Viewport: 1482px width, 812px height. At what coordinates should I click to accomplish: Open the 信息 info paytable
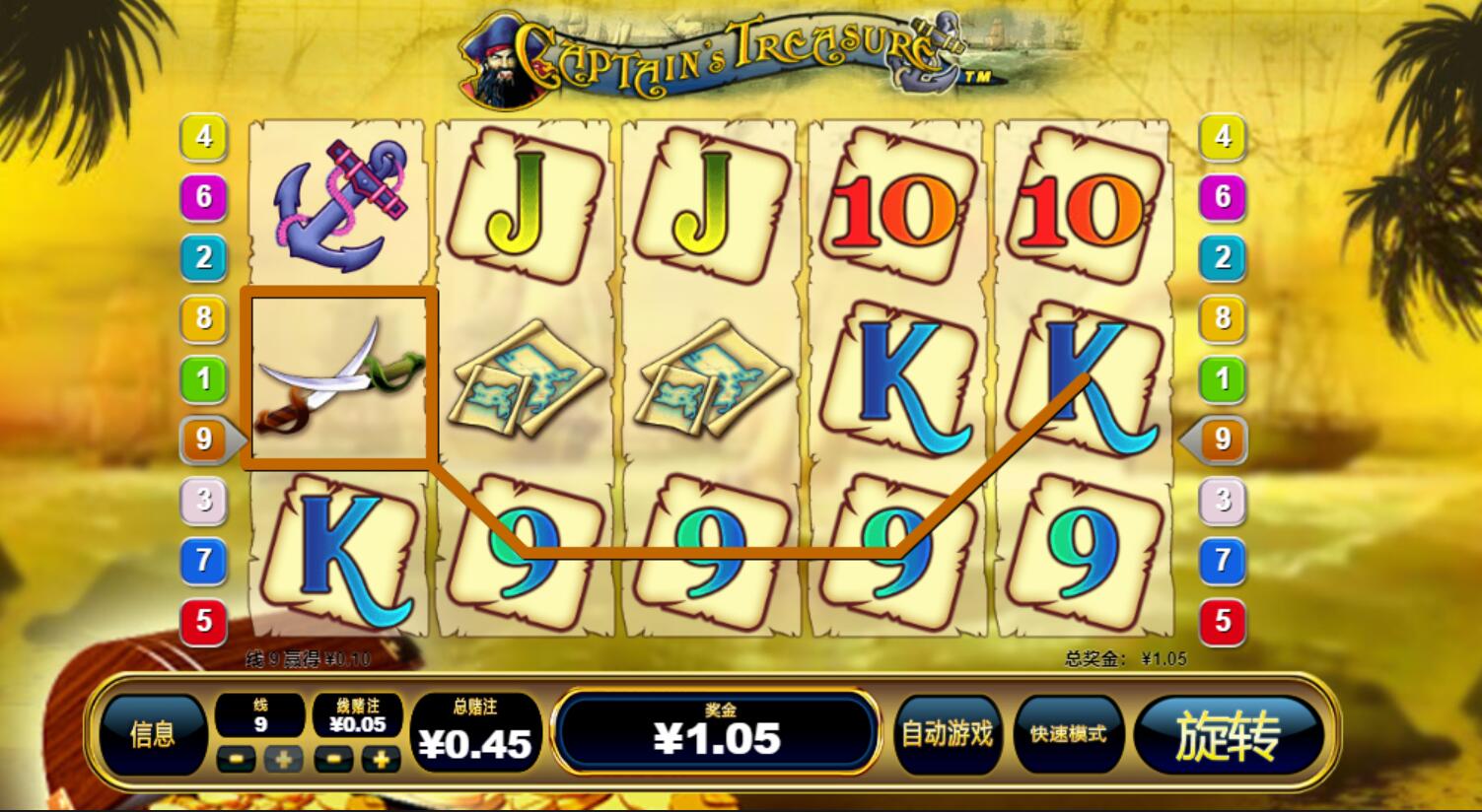pos(152,734)
